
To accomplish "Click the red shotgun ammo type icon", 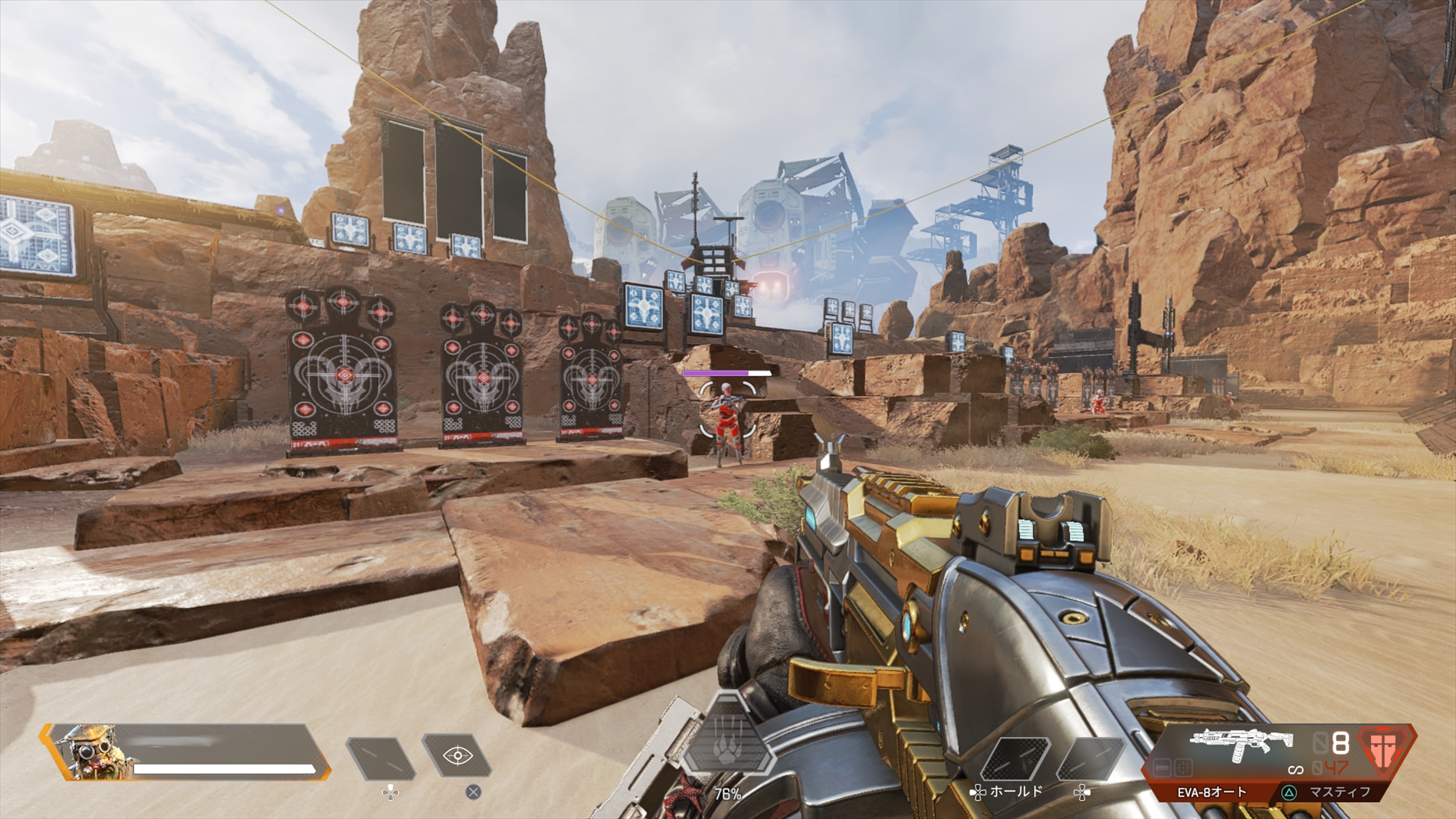I will coord(1383,749).
